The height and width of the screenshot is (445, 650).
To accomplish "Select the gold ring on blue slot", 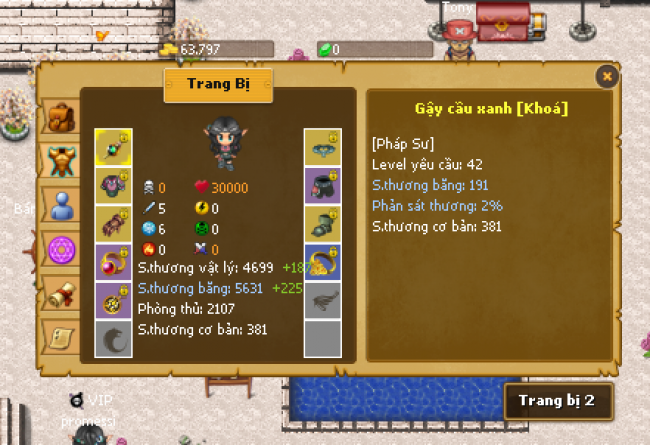I will pos(323,262).
